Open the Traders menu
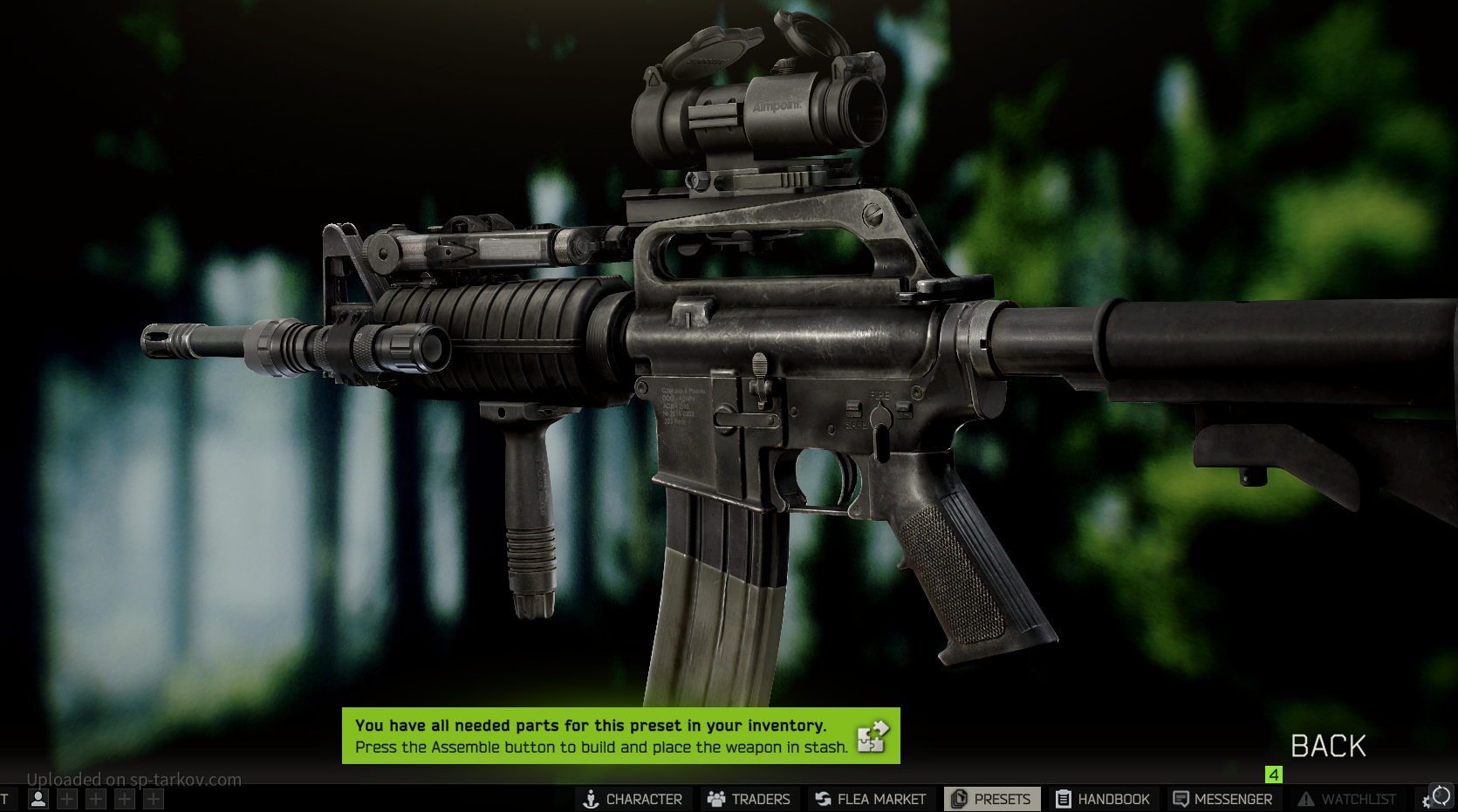 point(749,799)
